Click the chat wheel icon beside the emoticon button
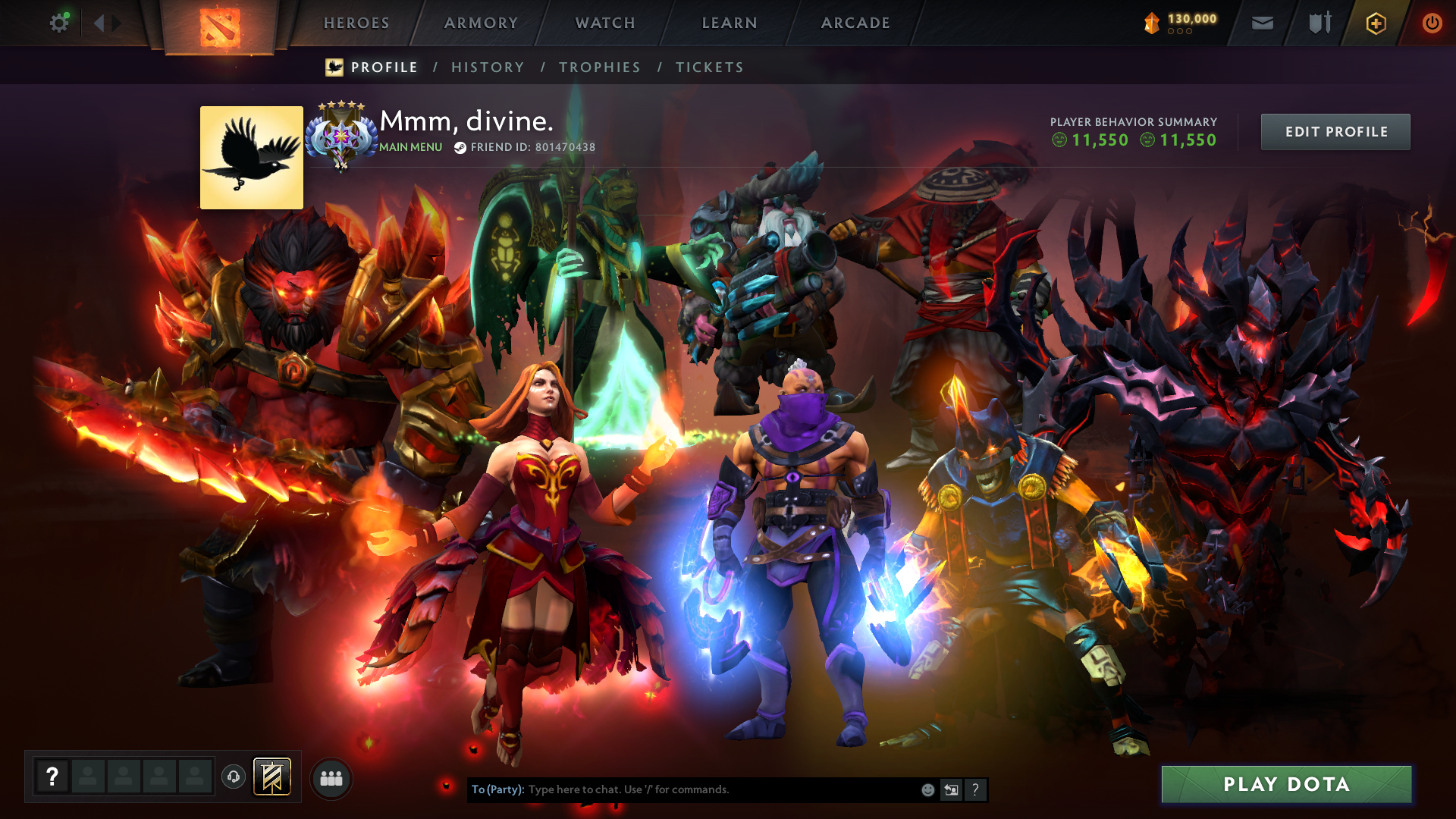This screenshot has width=1456, height=819. point(951,789)
